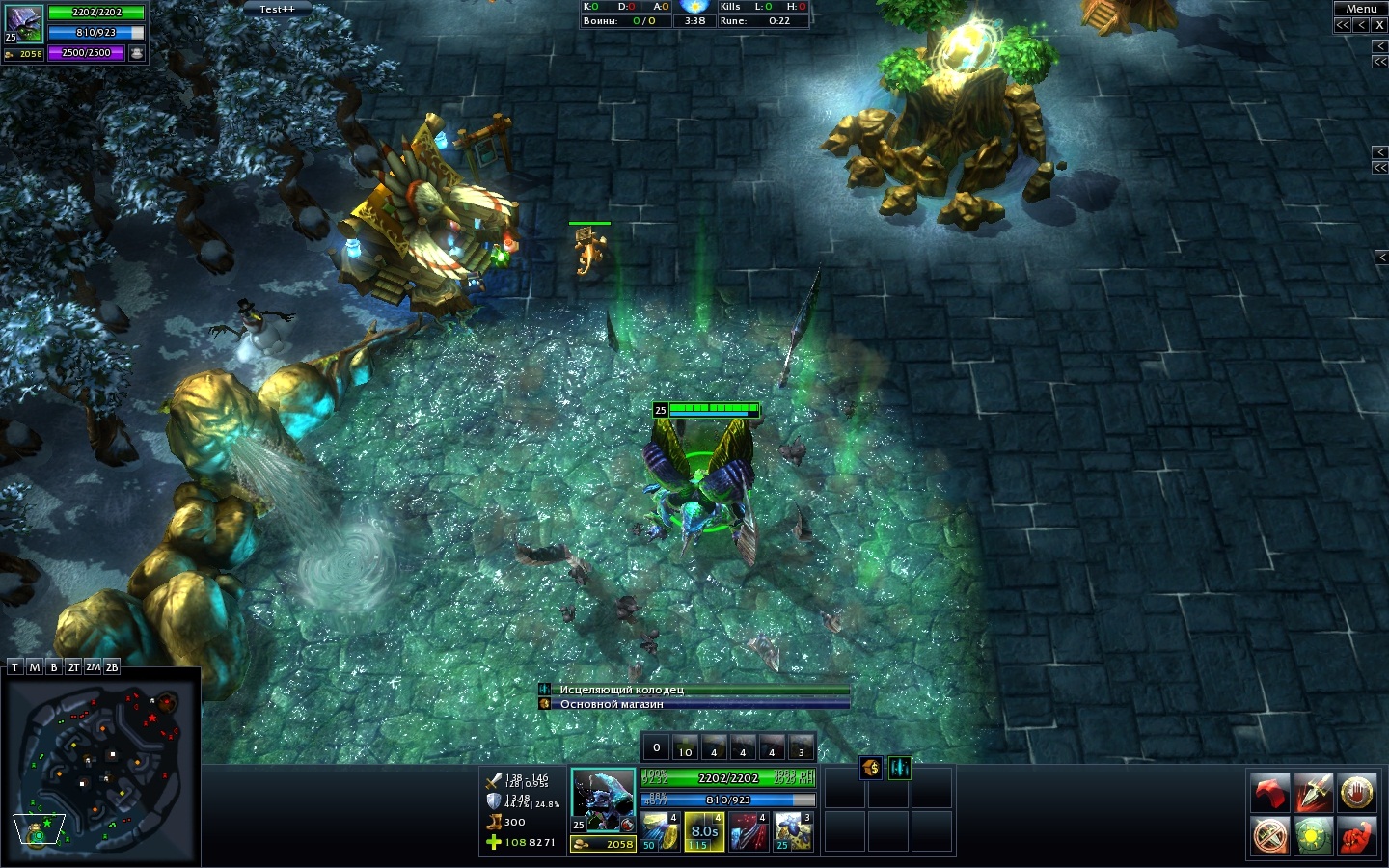Click the hero portrait in the bottom panel
Image resolution: width=1389 pixels, height=868 pixels.
click(x=603, y=800)
